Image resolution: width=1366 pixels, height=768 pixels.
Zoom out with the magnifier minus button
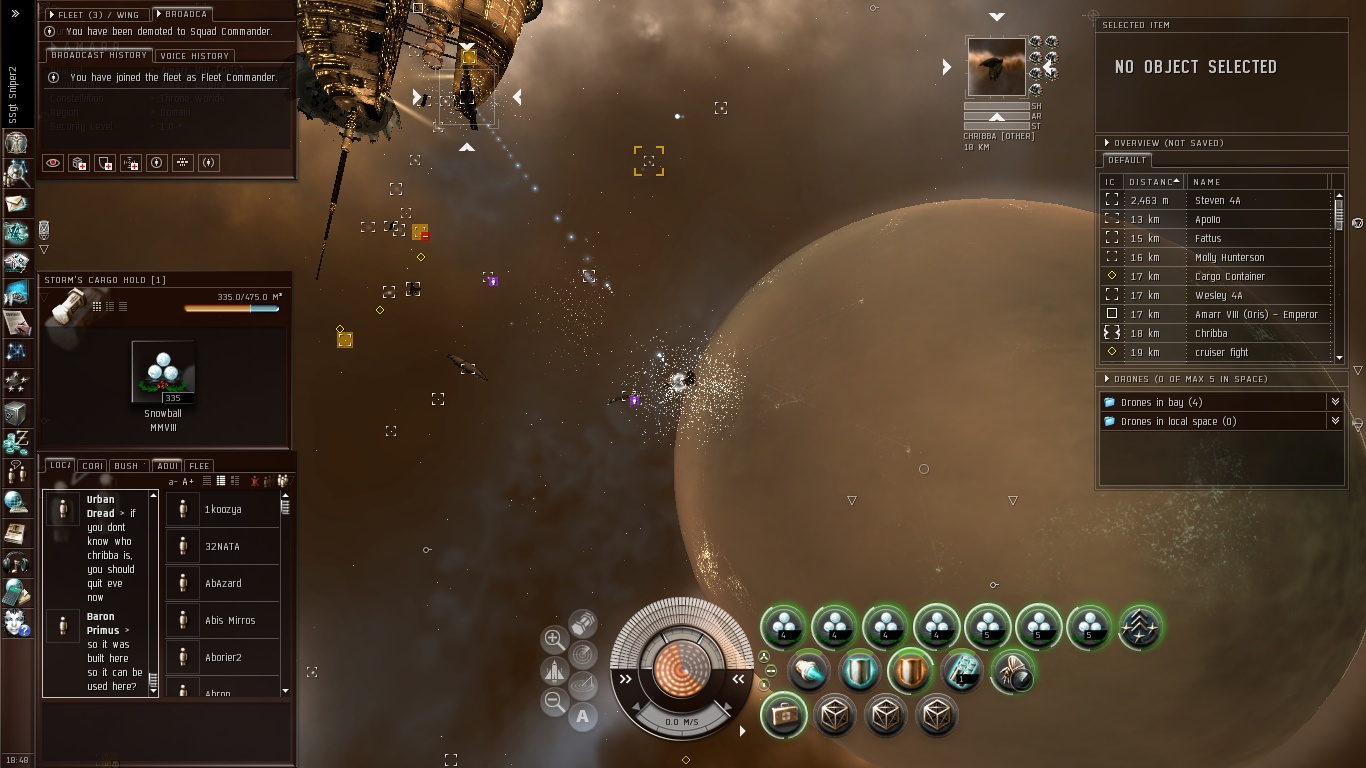click(554, 702)
